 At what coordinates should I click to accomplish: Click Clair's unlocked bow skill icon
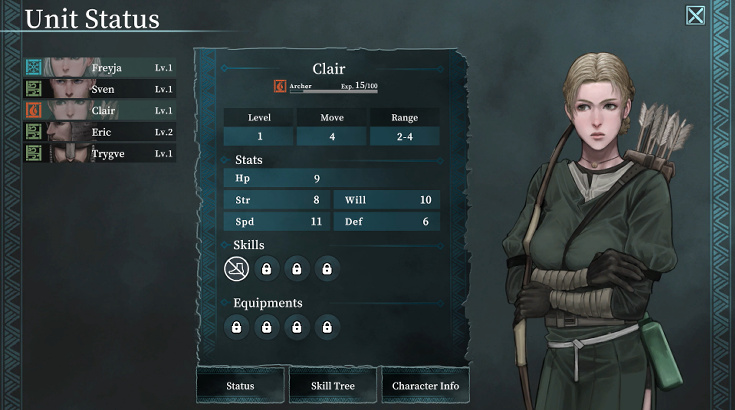coord(237,268)
